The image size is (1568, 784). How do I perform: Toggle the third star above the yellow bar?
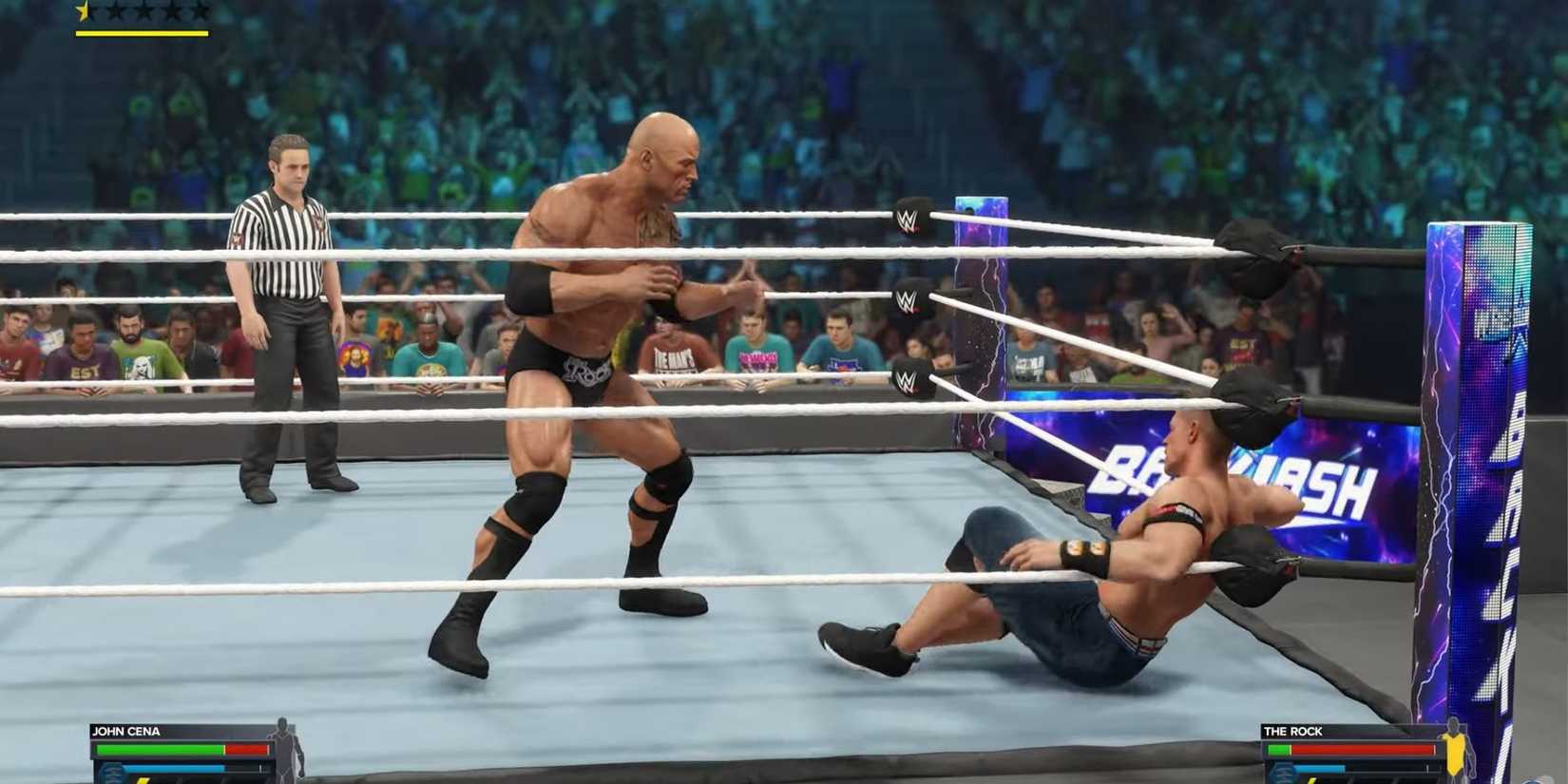click(143, 11)
